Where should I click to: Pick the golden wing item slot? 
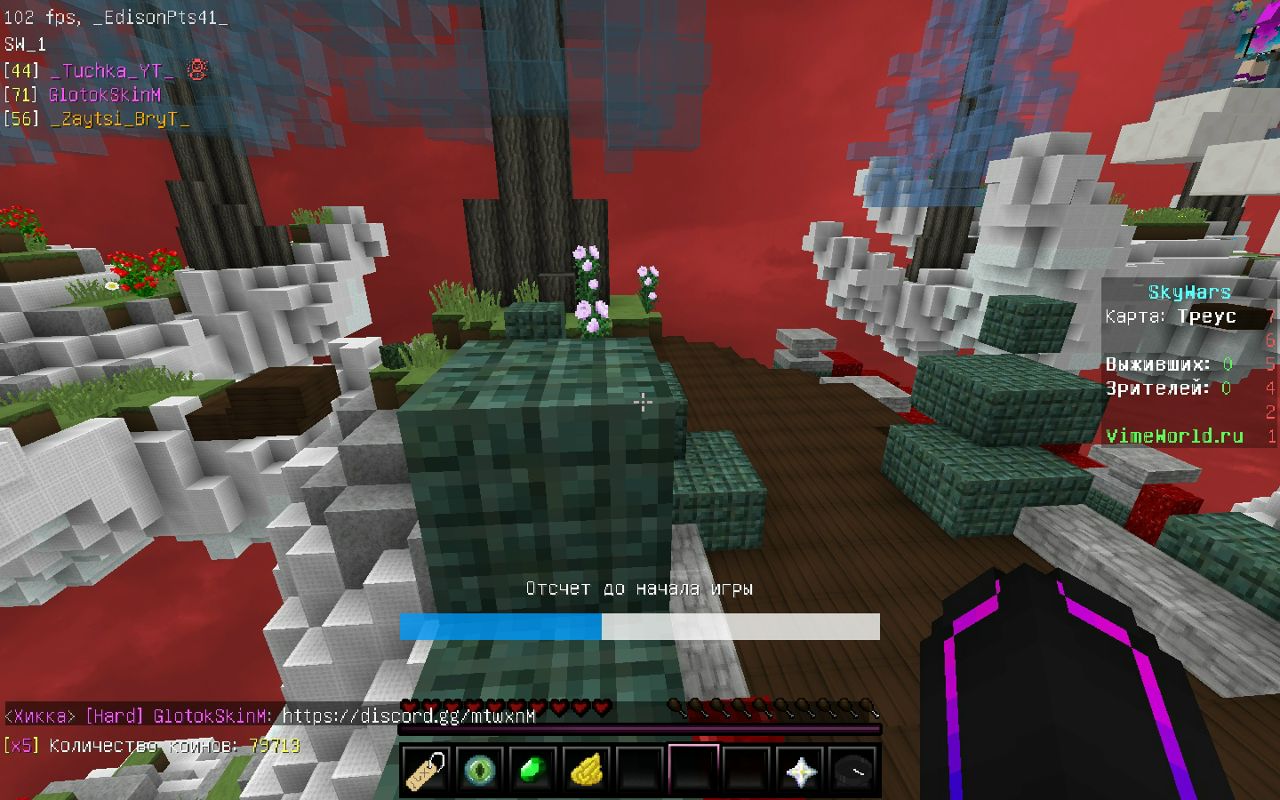tap(587, 770)
